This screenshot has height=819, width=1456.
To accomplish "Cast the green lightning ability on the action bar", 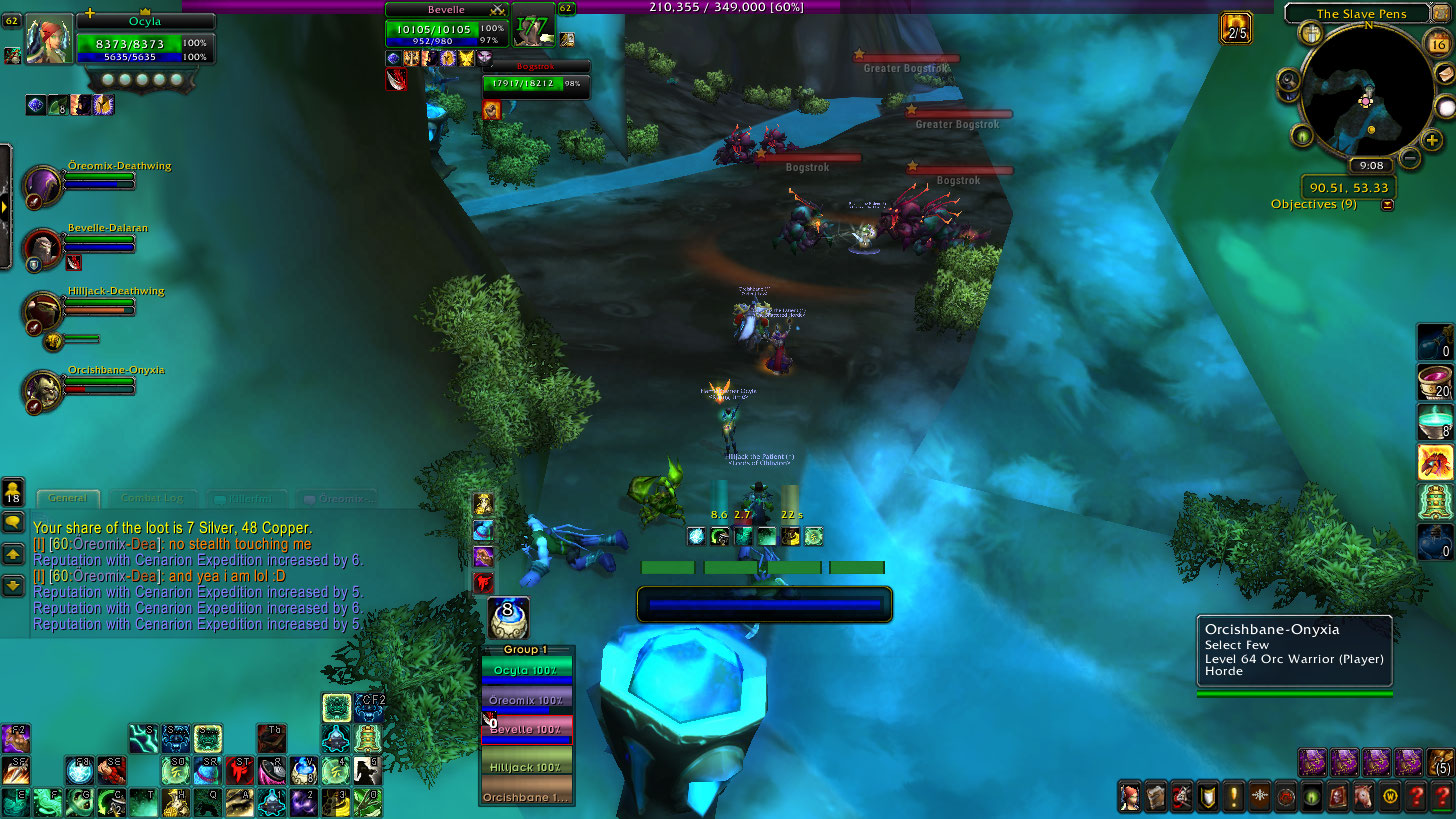I will (142, 738).
